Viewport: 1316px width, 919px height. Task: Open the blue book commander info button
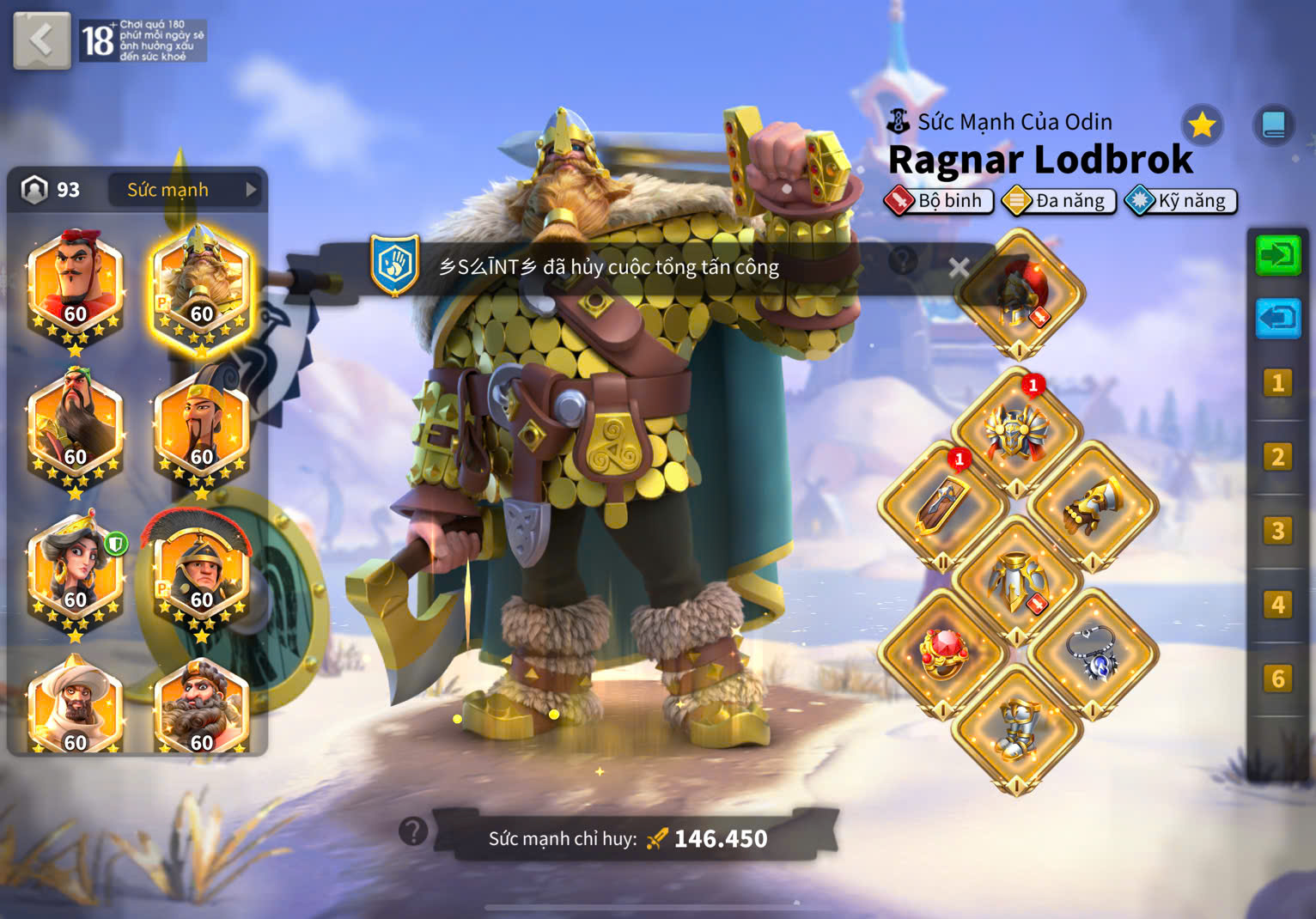click(x=1273, y=125)
